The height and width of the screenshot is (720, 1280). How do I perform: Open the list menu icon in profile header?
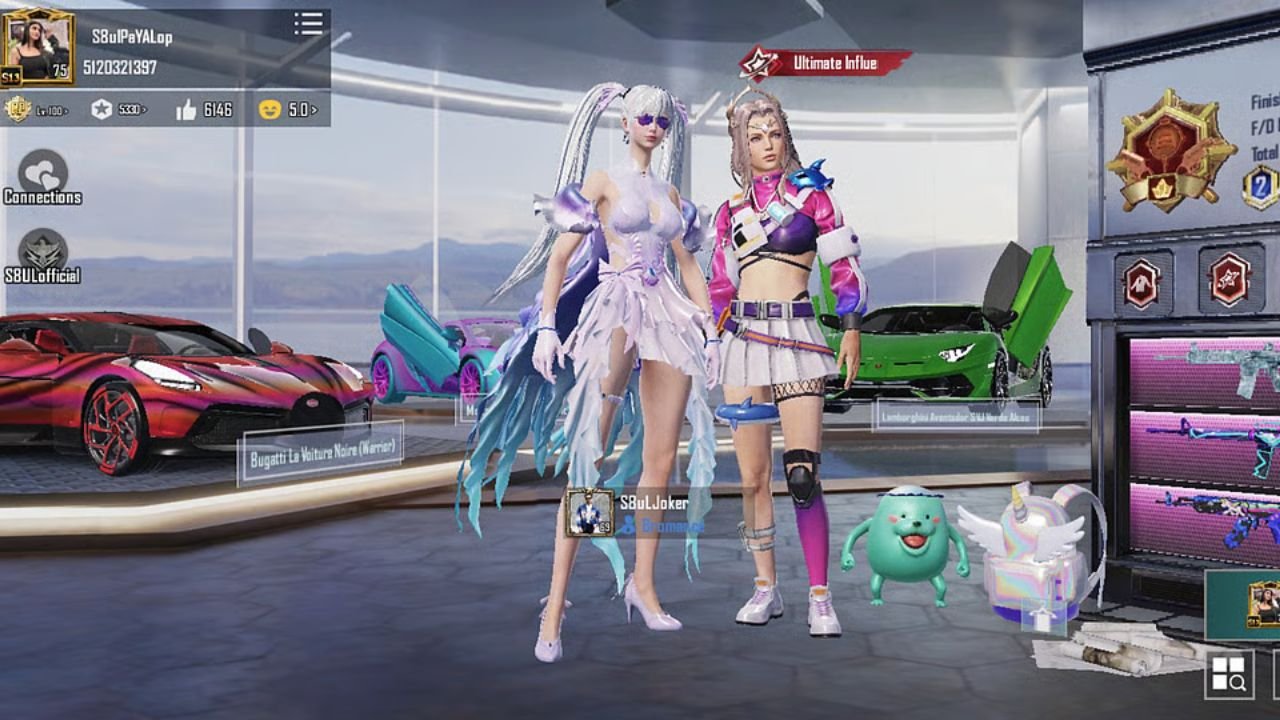(309, 24)
